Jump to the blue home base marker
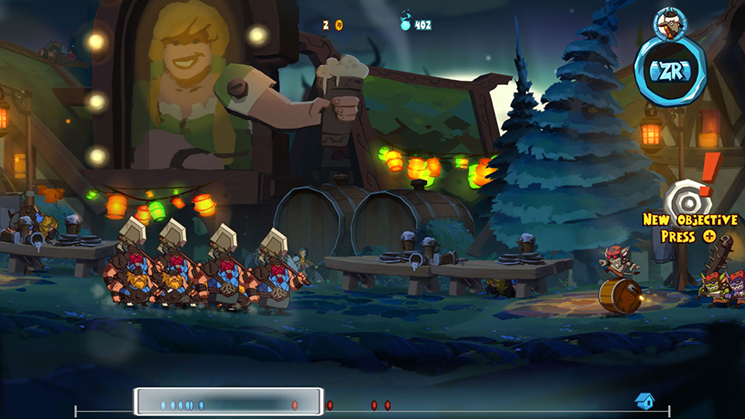745x419 pixels. 645,402
